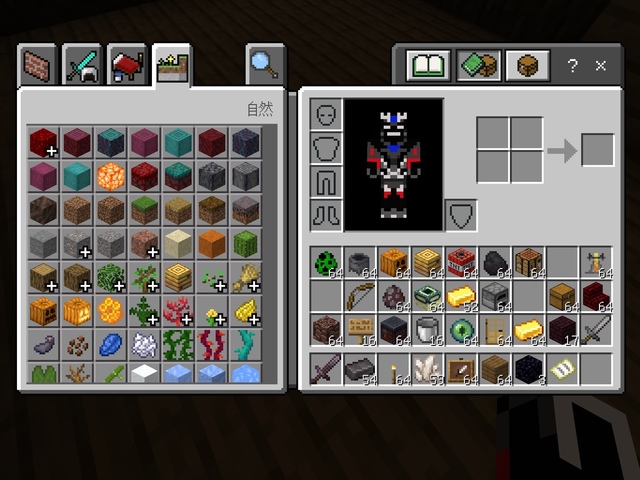640x480 pixels.
Task: Select the hay bale in the inventory
Action: pyautogui.click(x=427, y=262)
